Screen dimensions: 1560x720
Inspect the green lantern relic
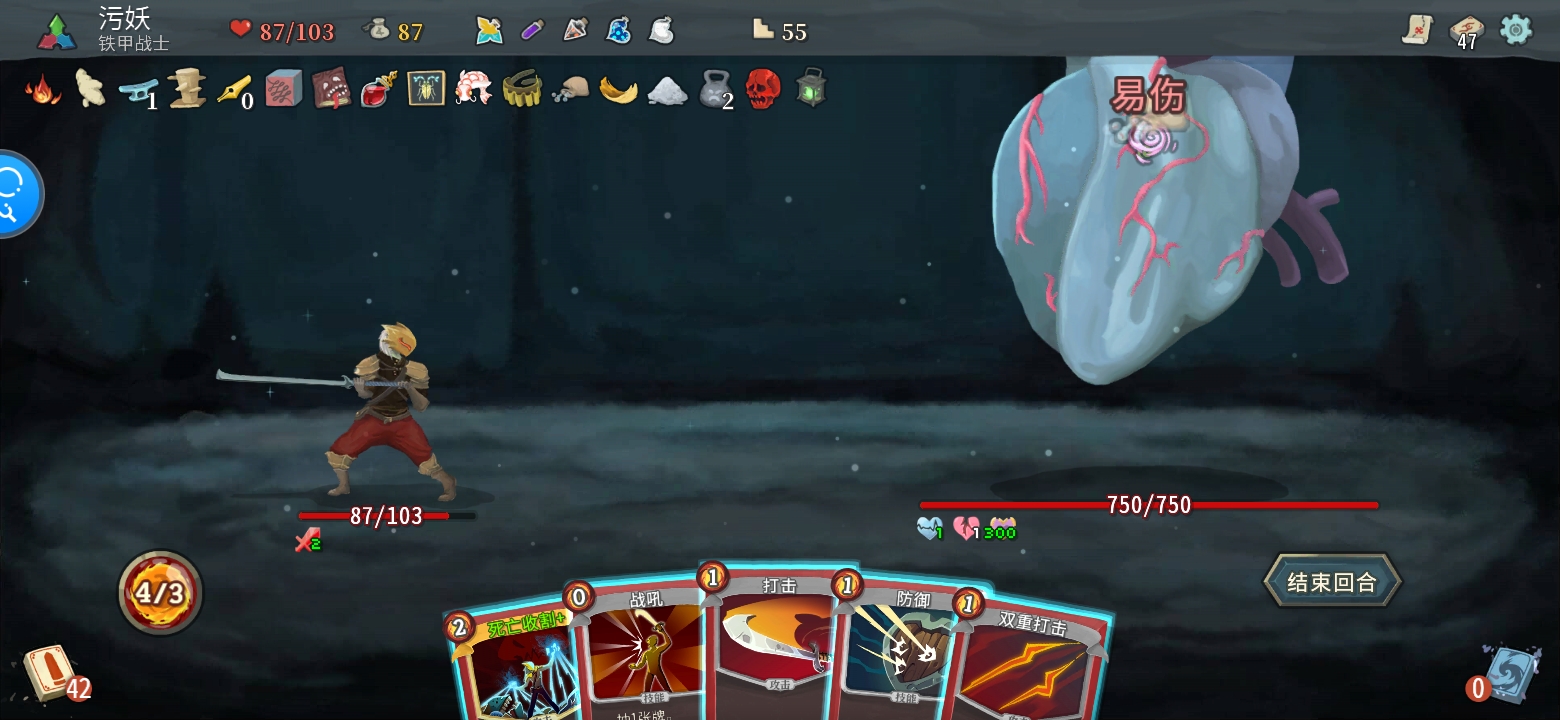tap(810, 89)
